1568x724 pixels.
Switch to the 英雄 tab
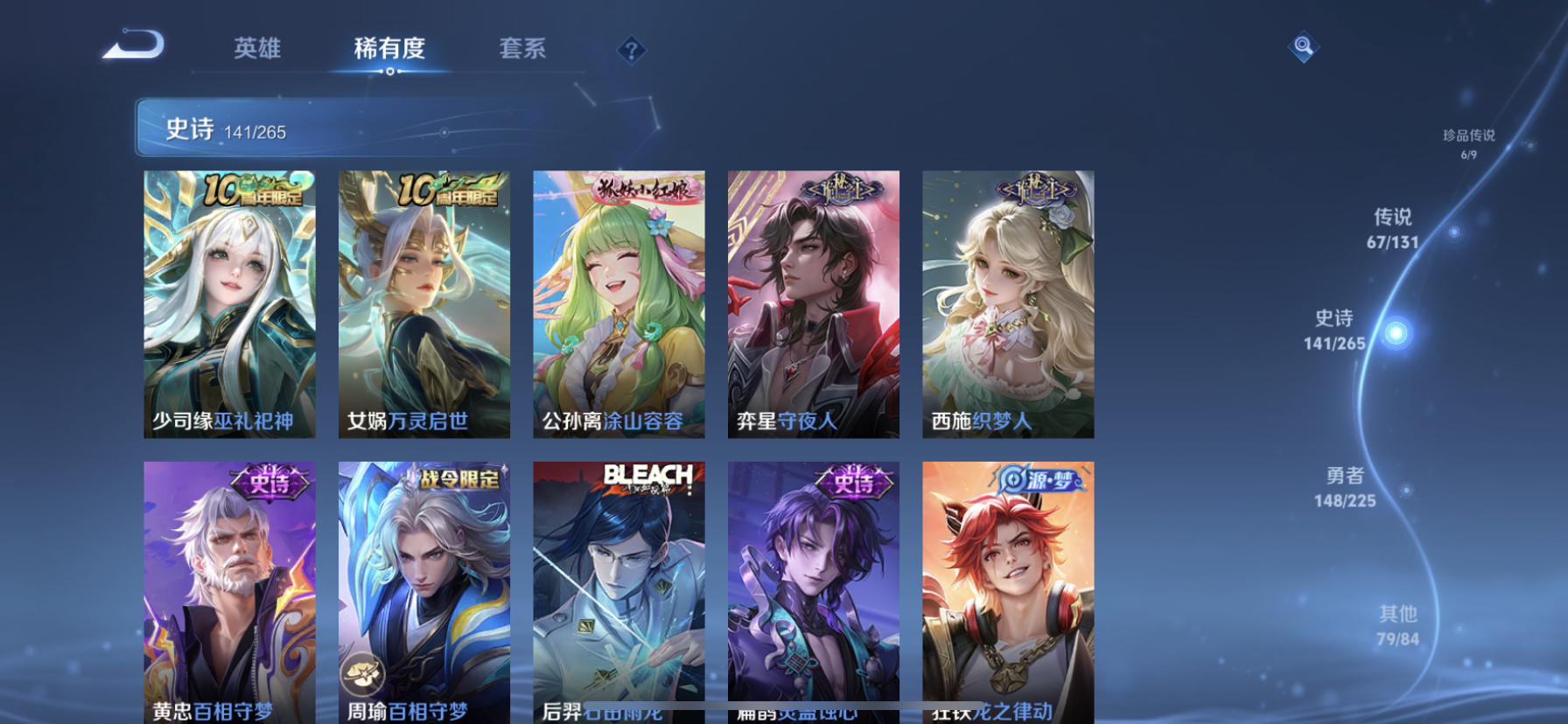[257, 48]
